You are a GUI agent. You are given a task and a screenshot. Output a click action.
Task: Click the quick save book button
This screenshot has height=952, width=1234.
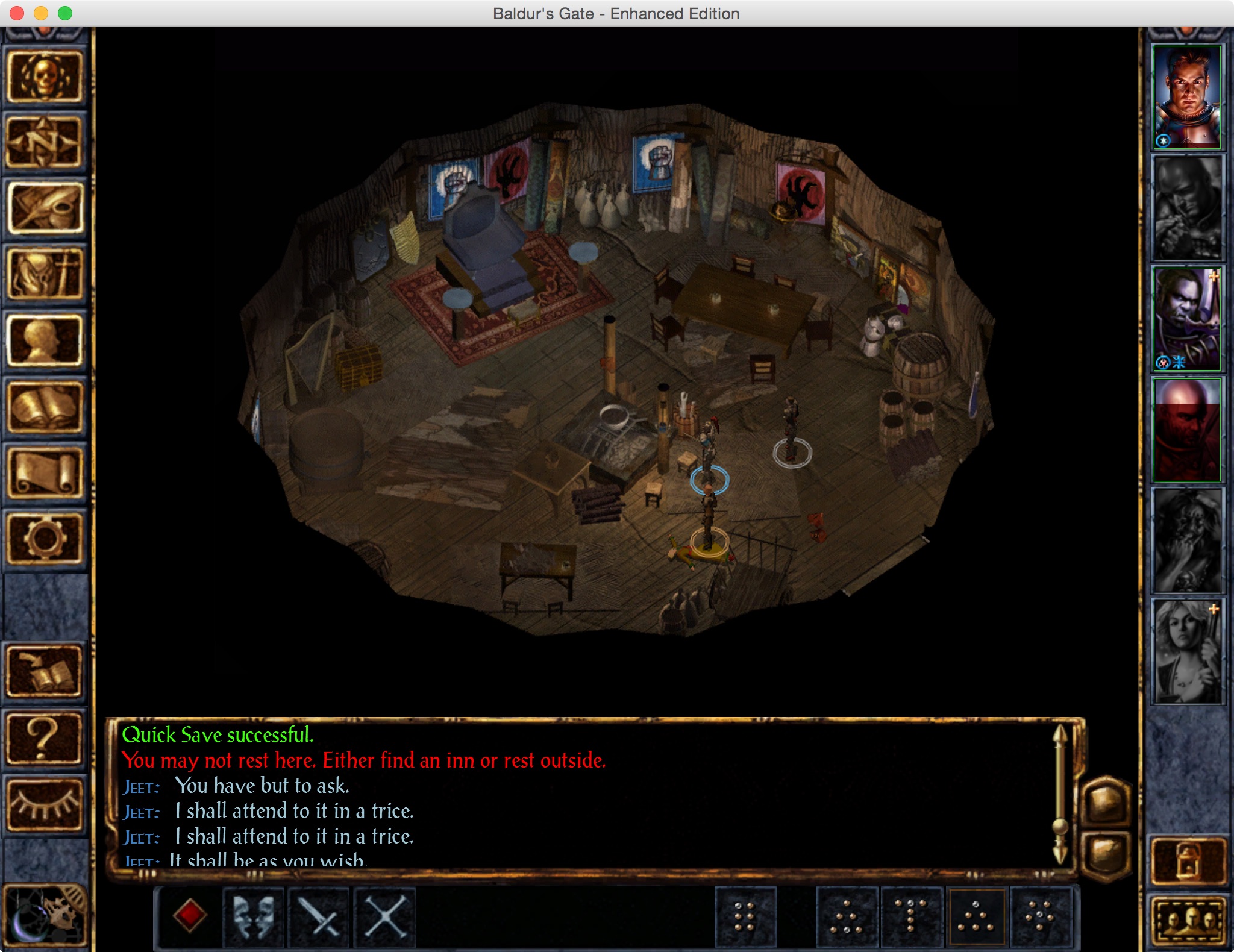click(x=44, y=672)
